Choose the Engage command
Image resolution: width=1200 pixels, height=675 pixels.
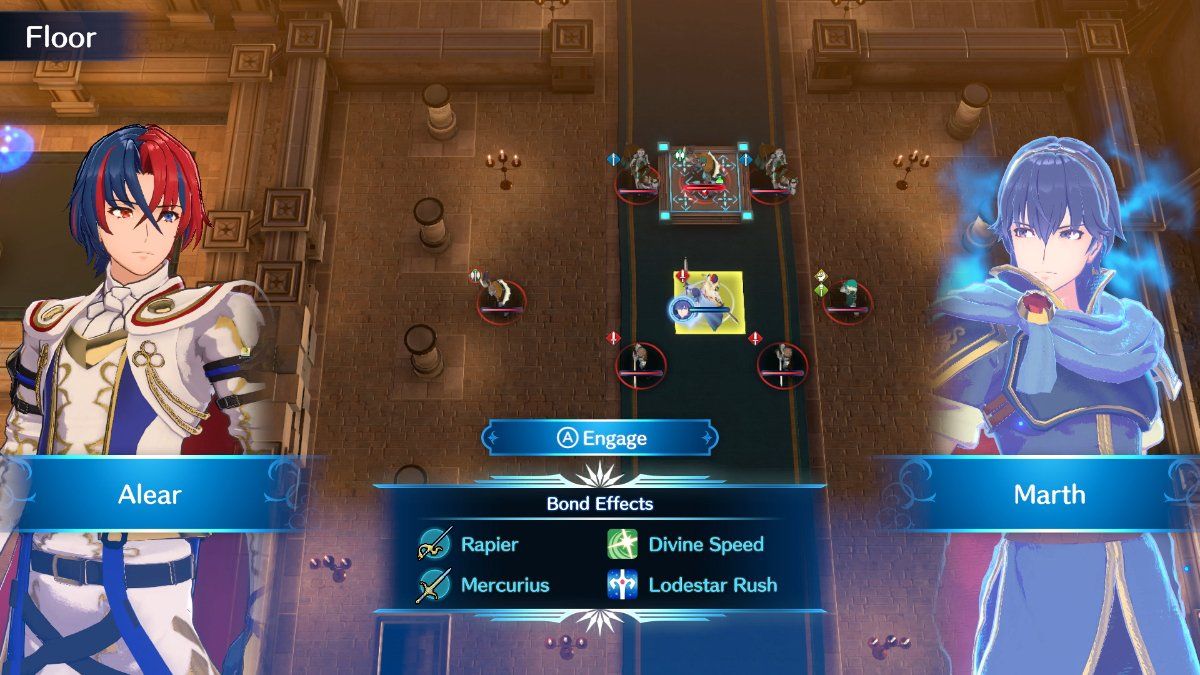pyautogui.click(x=599, y=438)
